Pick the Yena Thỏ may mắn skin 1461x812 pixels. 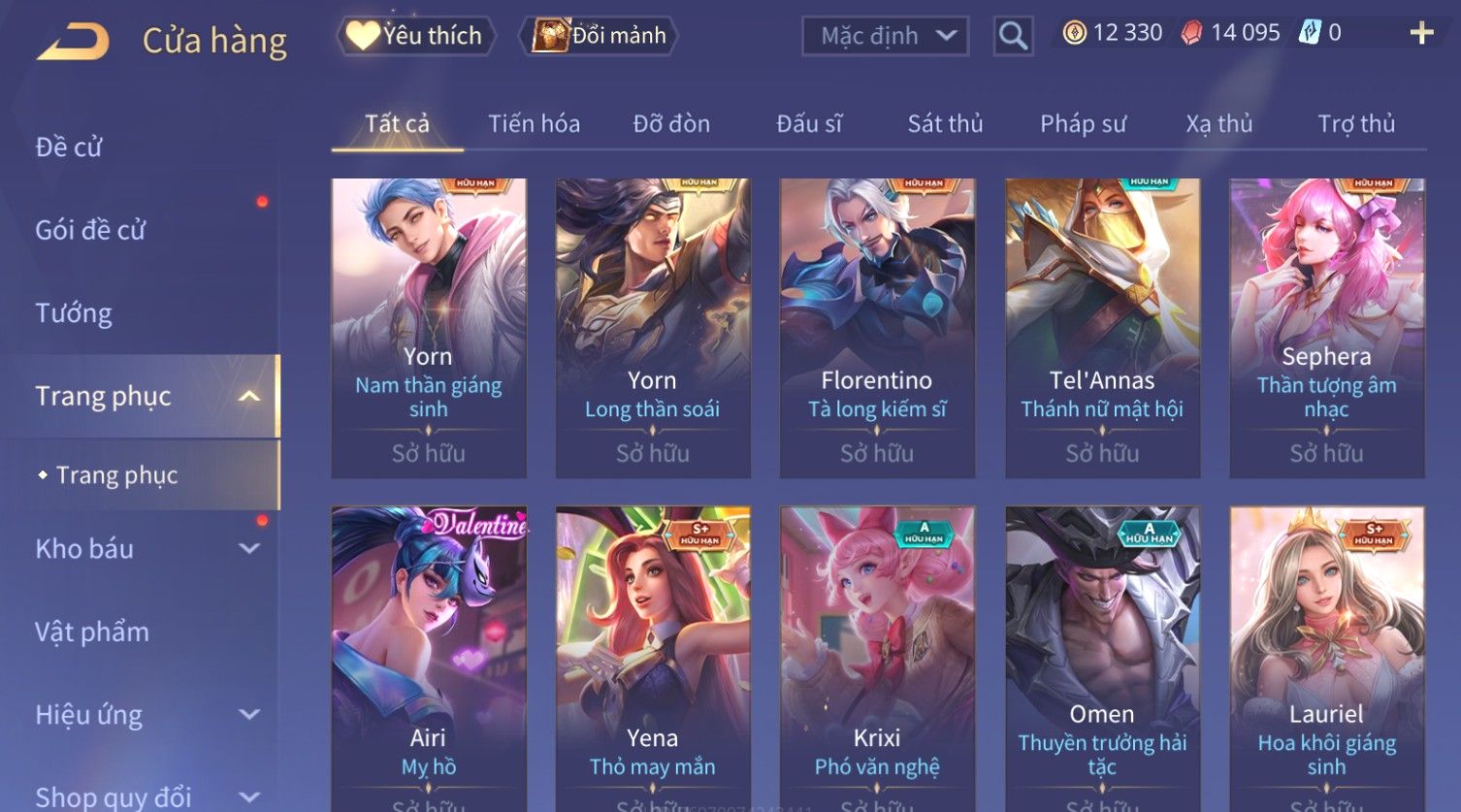pyautogui.click(x=653, y=657)
